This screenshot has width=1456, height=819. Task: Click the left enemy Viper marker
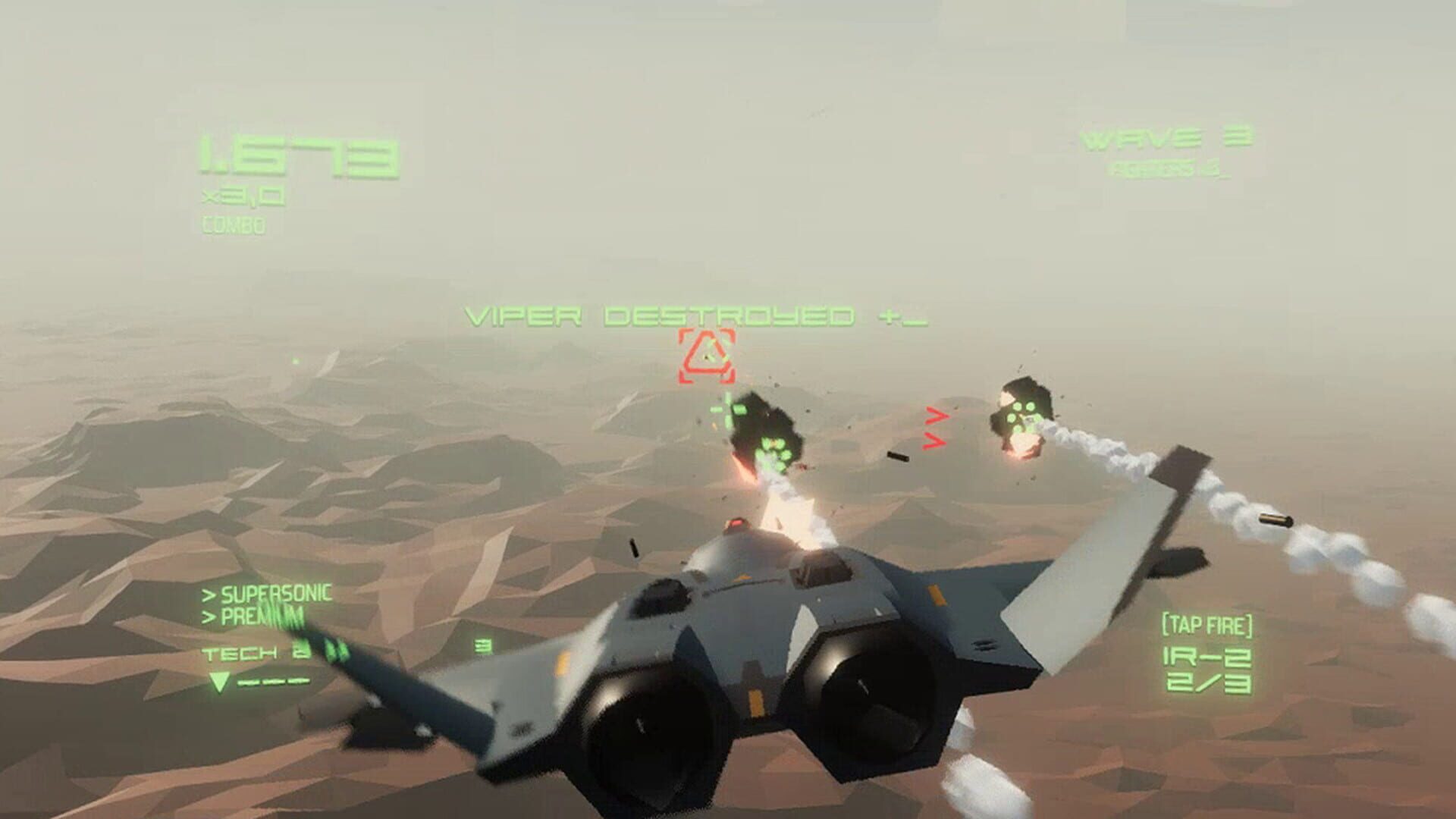point(774,450)
